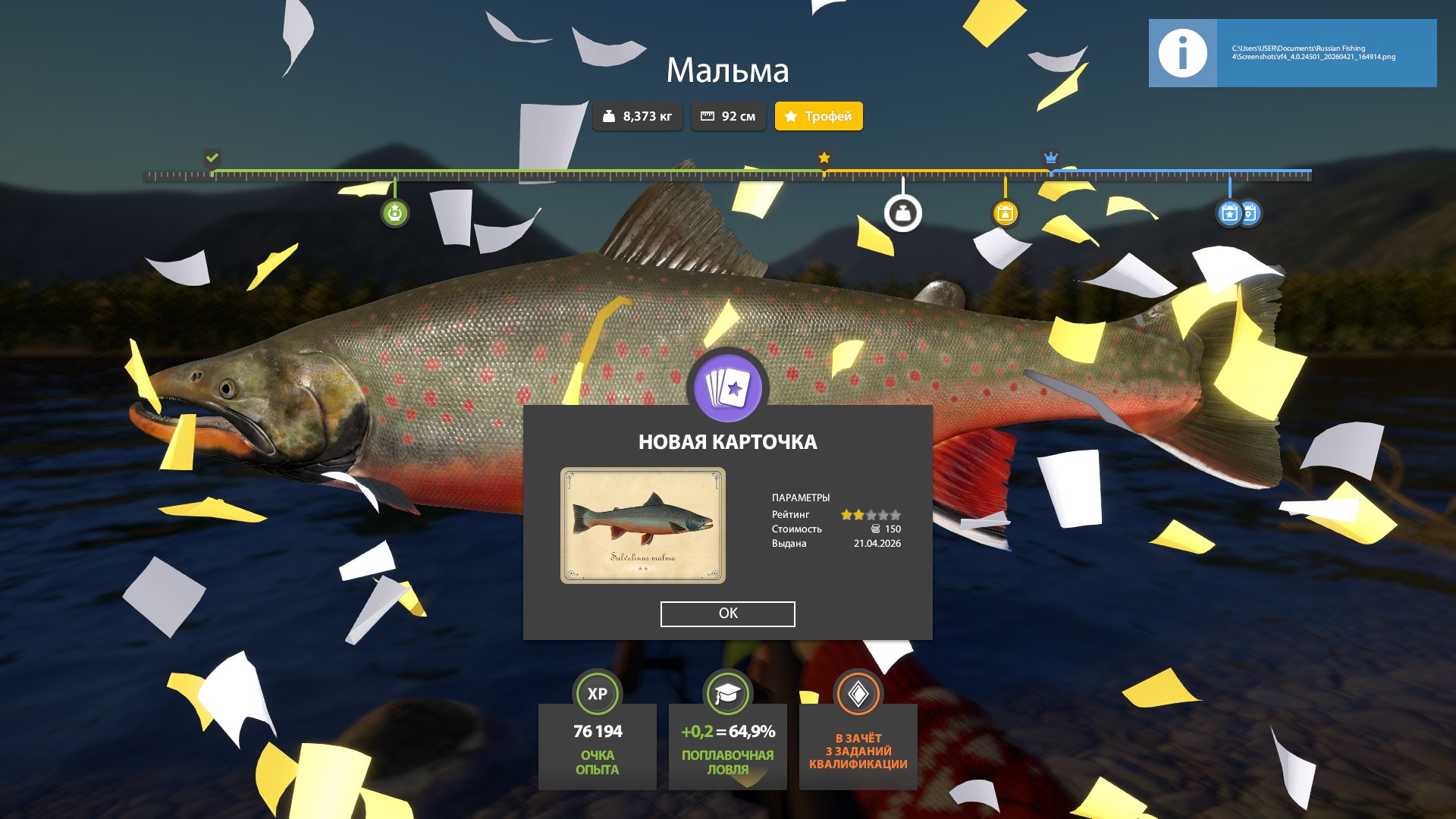Select the Salvelinus malma card thumbnail

642,526
